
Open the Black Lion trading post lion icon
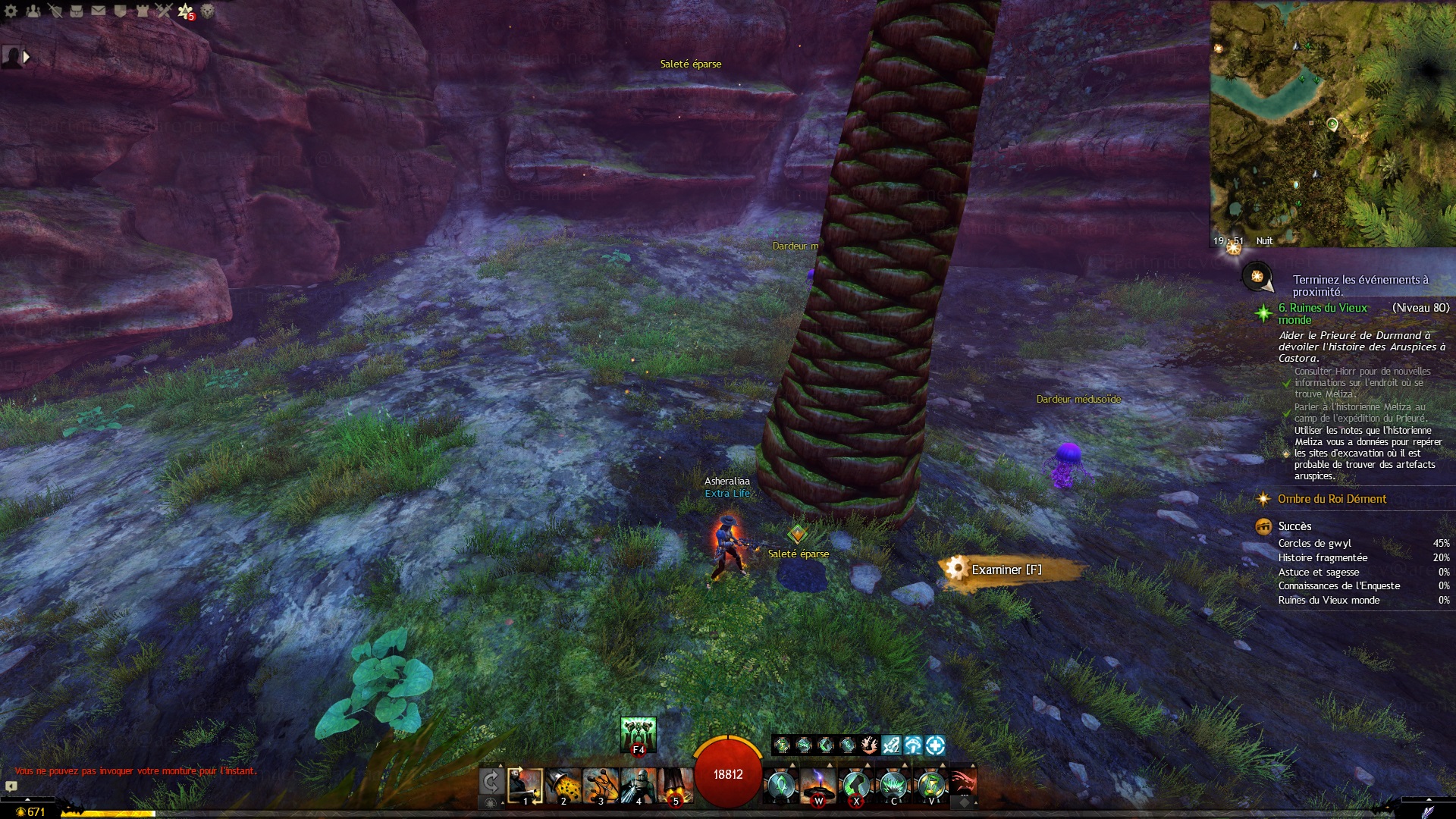(x=207, y=11)
